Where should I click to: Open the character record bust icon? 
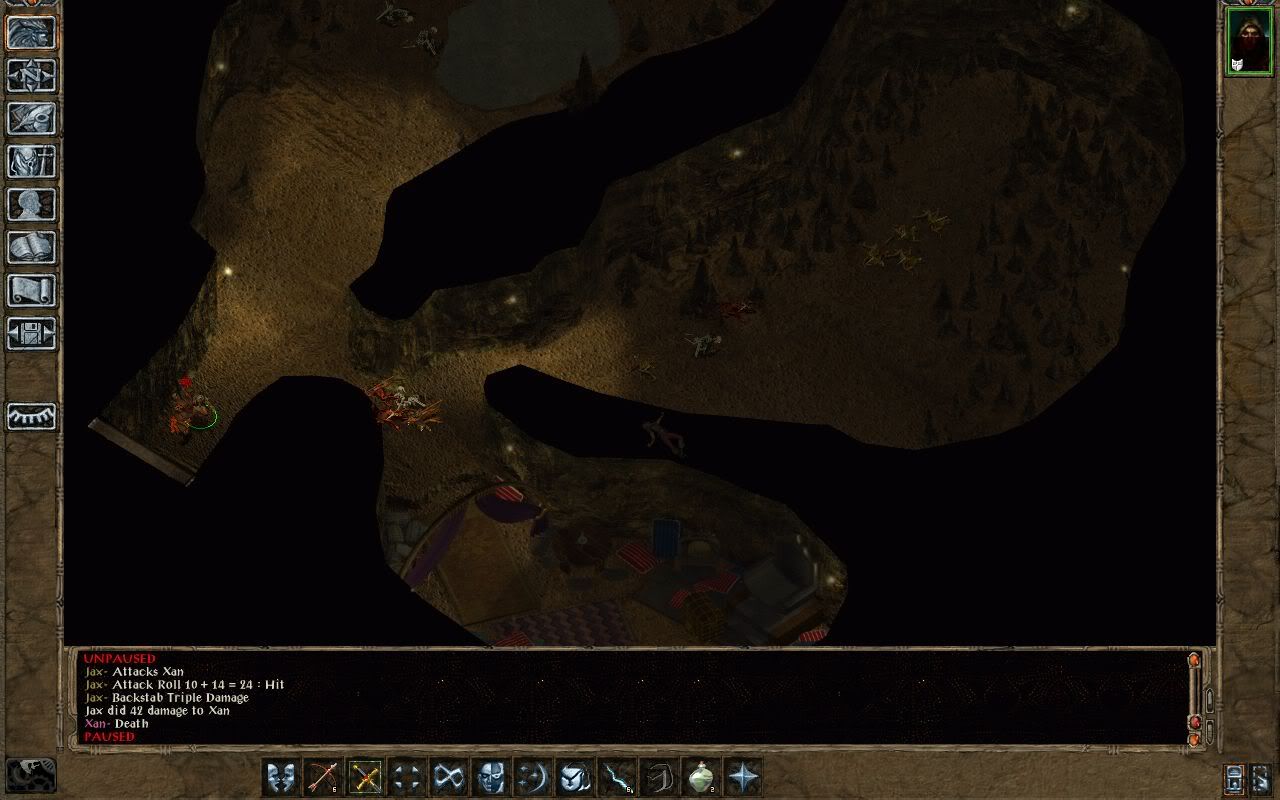(31, 204)
